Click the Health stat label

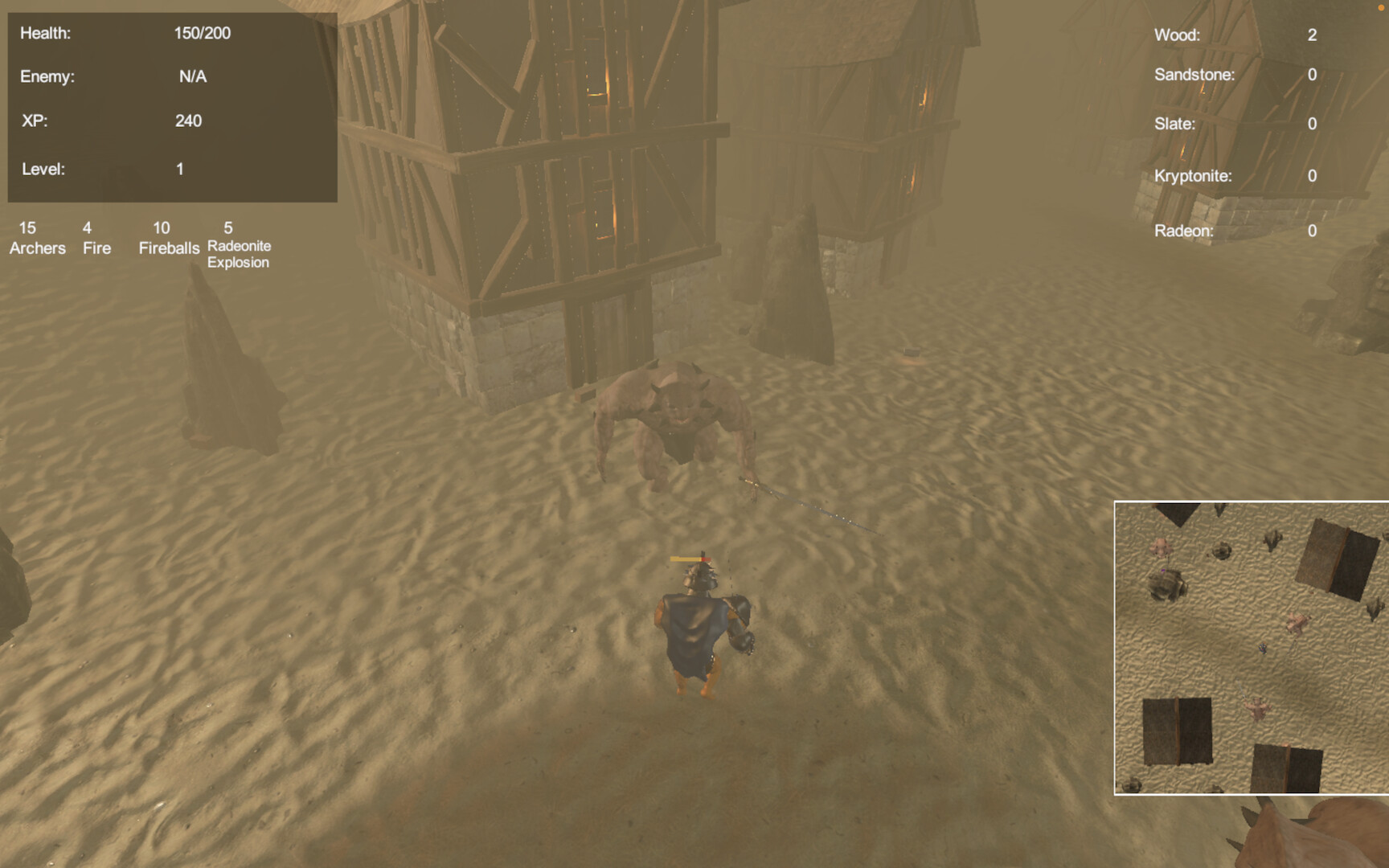point(46,35)
